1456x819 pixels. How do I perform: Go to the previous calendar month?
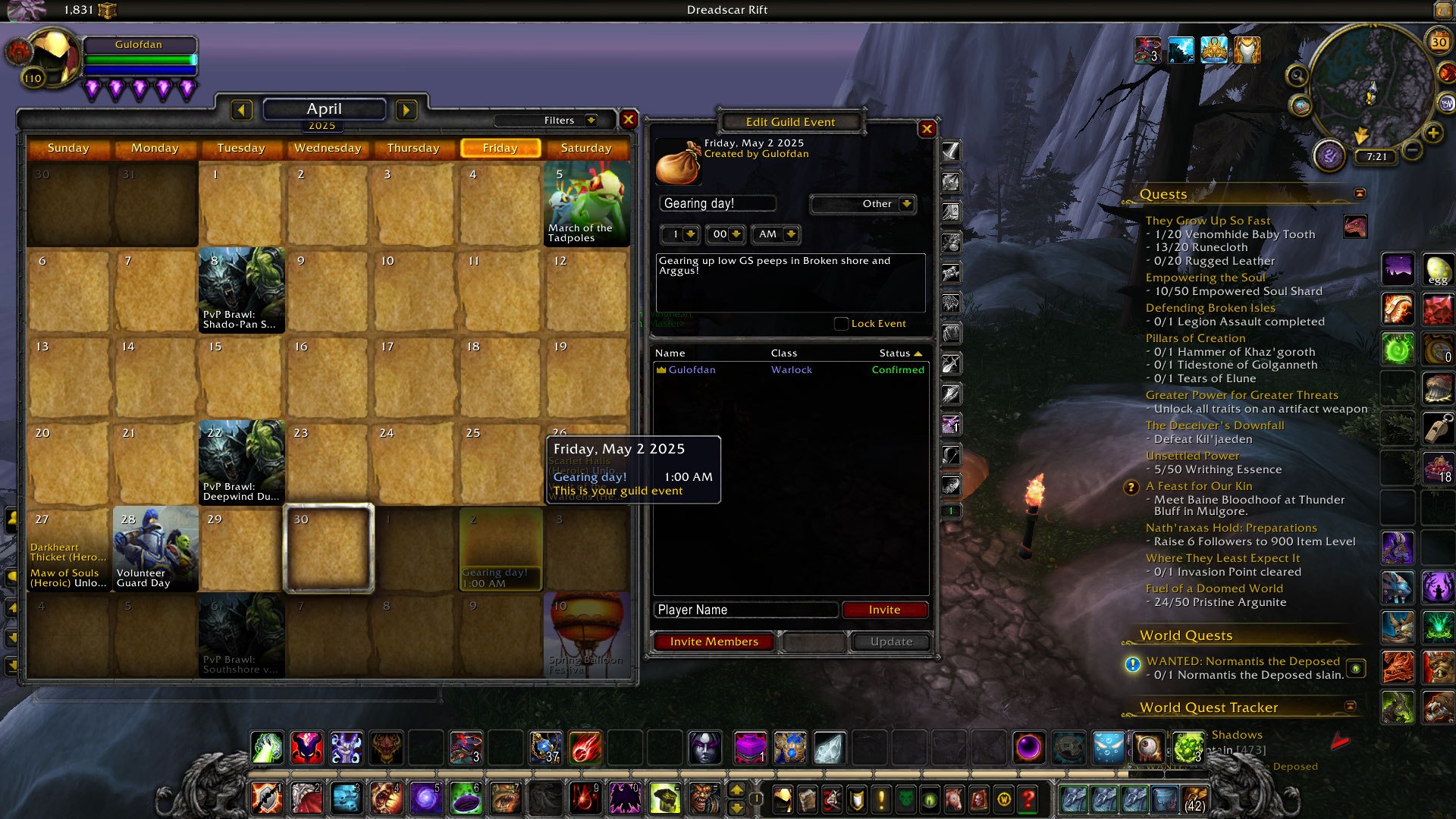tap(241, 111)
